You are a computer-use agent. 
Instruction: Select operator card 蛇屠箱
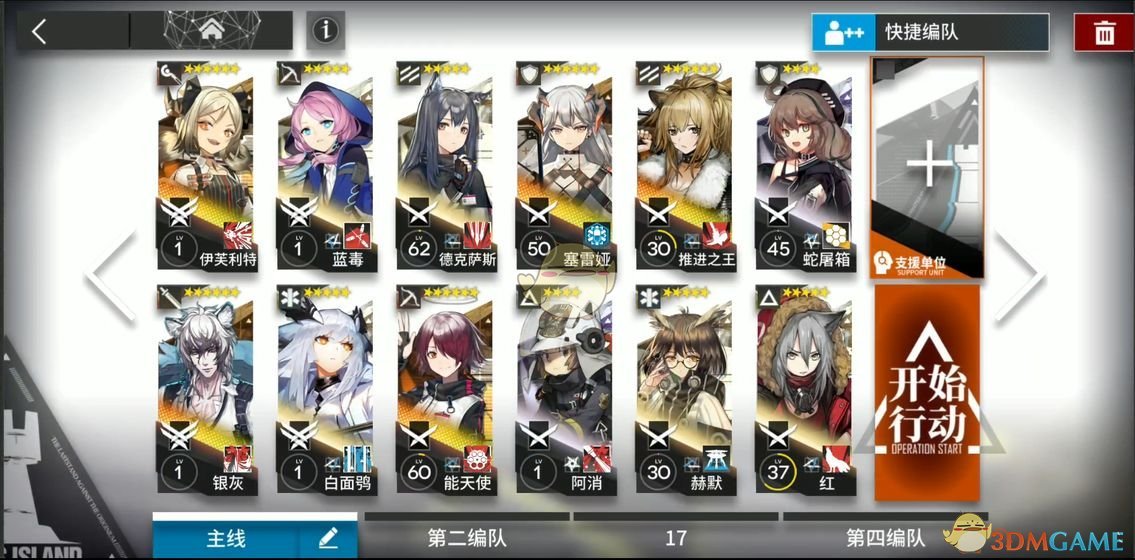[x=804, y=165]
